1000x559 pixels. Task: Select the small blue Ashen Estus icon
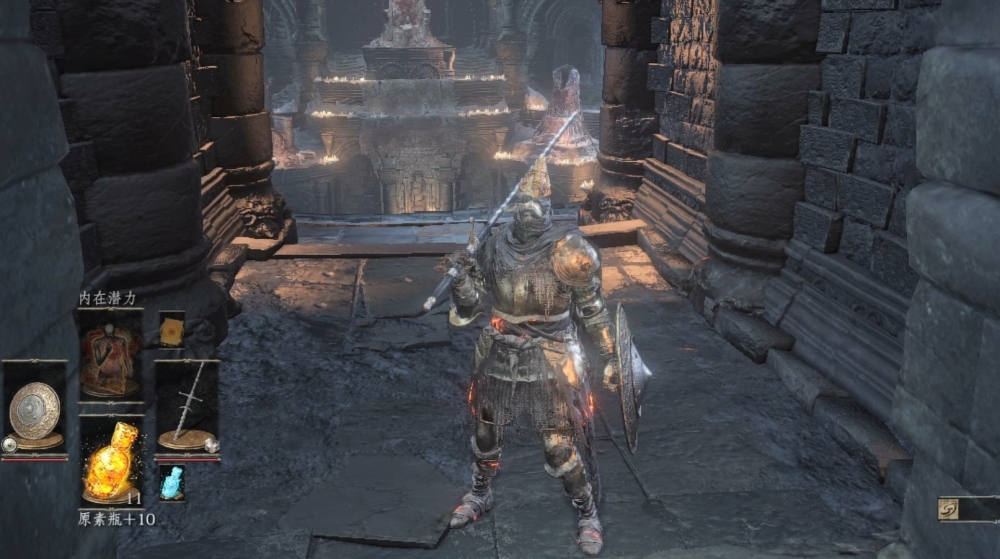pos(172,482)
